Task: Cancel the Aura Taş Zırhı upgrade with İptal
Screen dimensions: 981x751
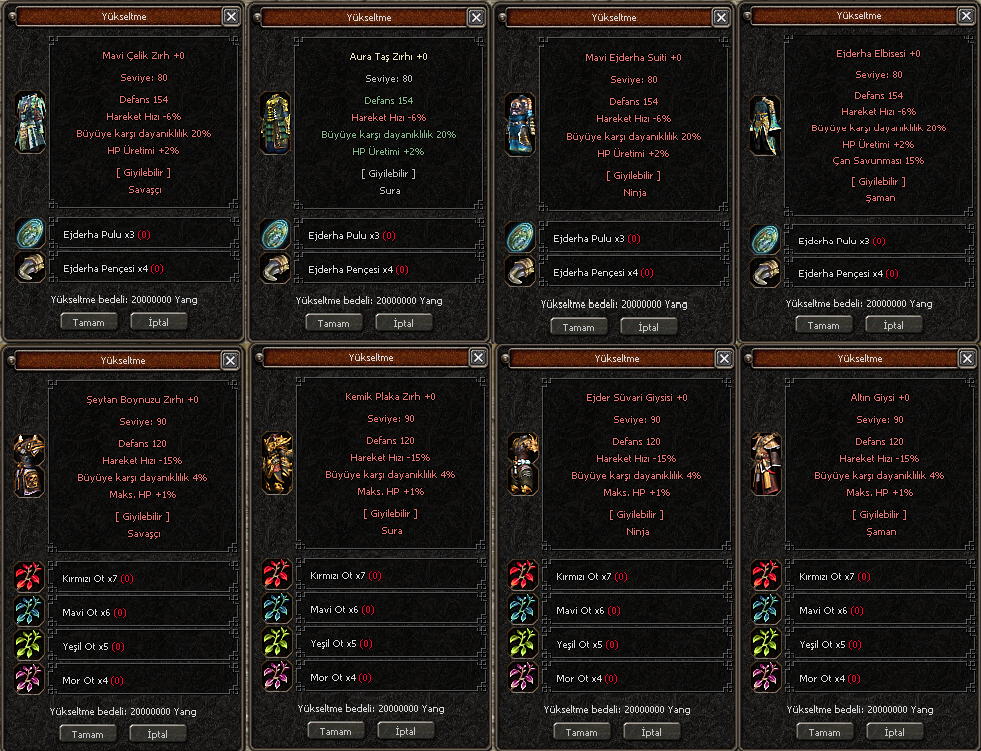Action: (x=404, y=323)
